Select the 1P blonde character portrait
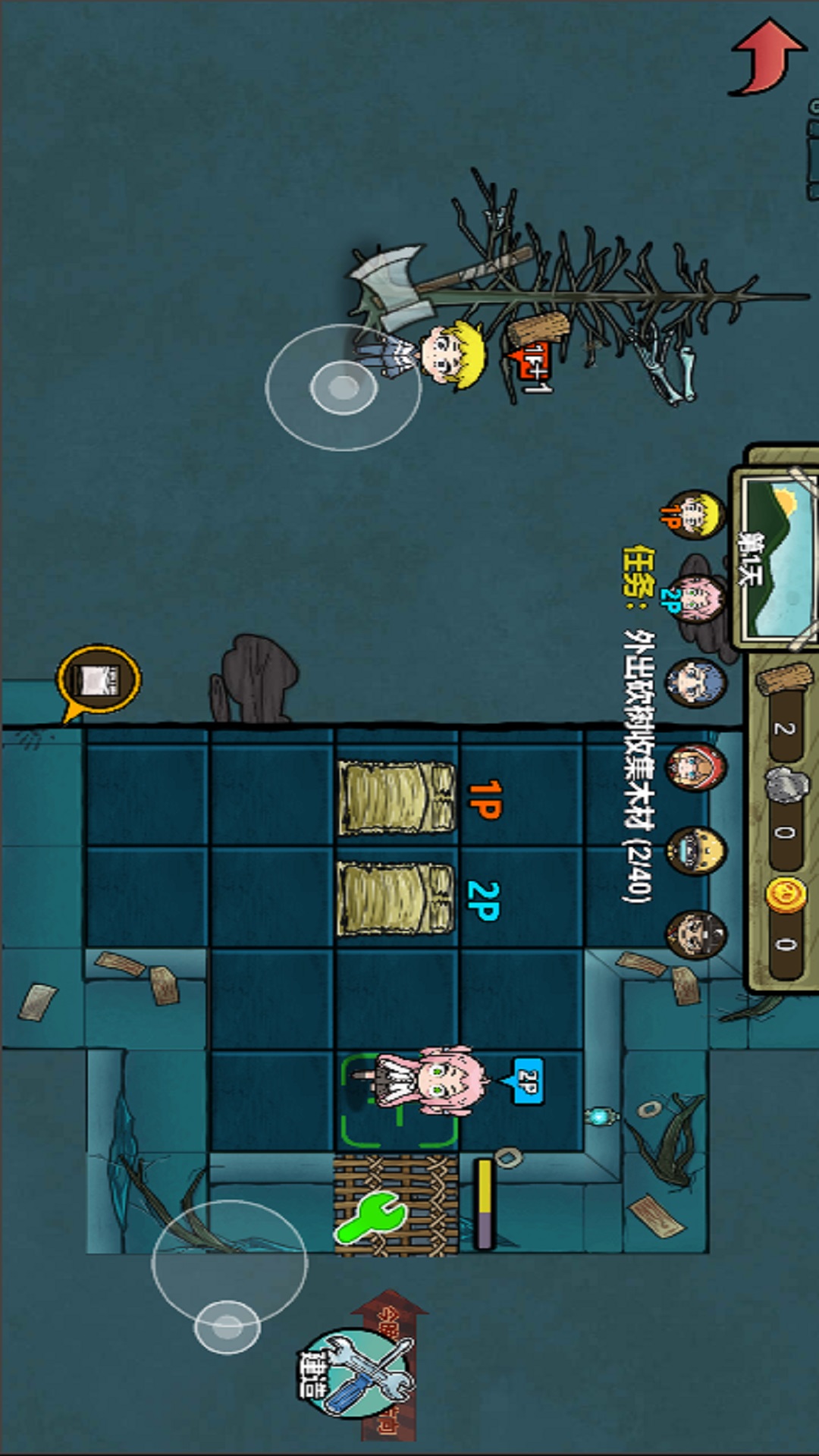This screenshot has width=819, height=1456. (x=694, y=515)
